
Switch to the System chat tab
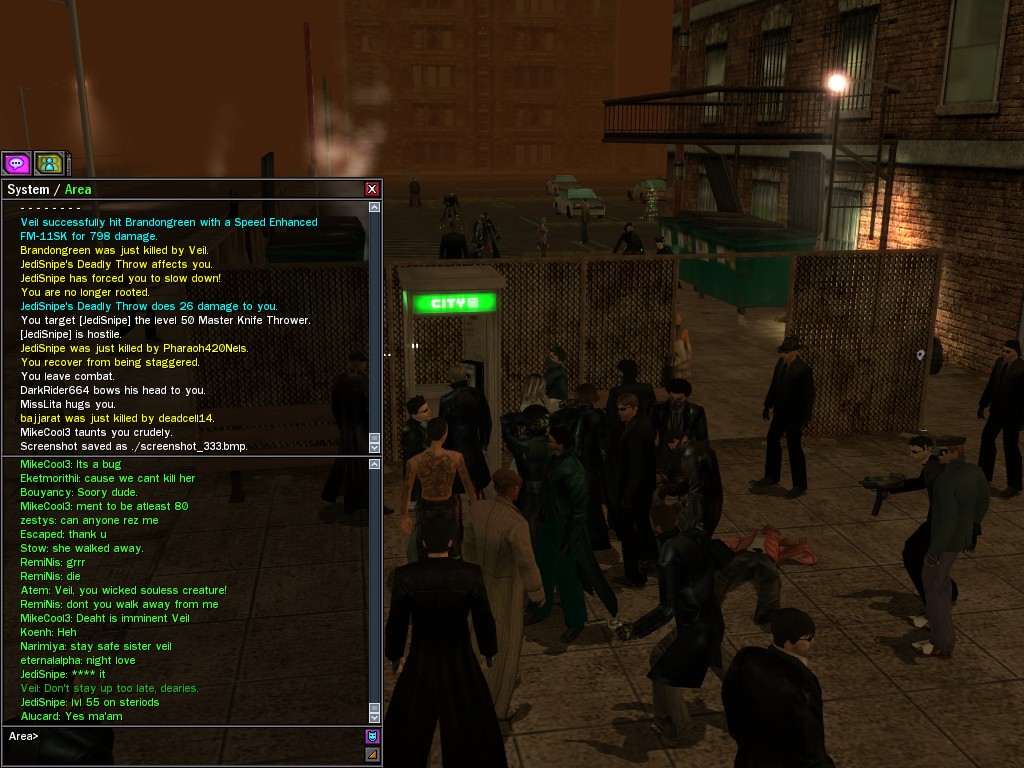[x=28, y=189]
